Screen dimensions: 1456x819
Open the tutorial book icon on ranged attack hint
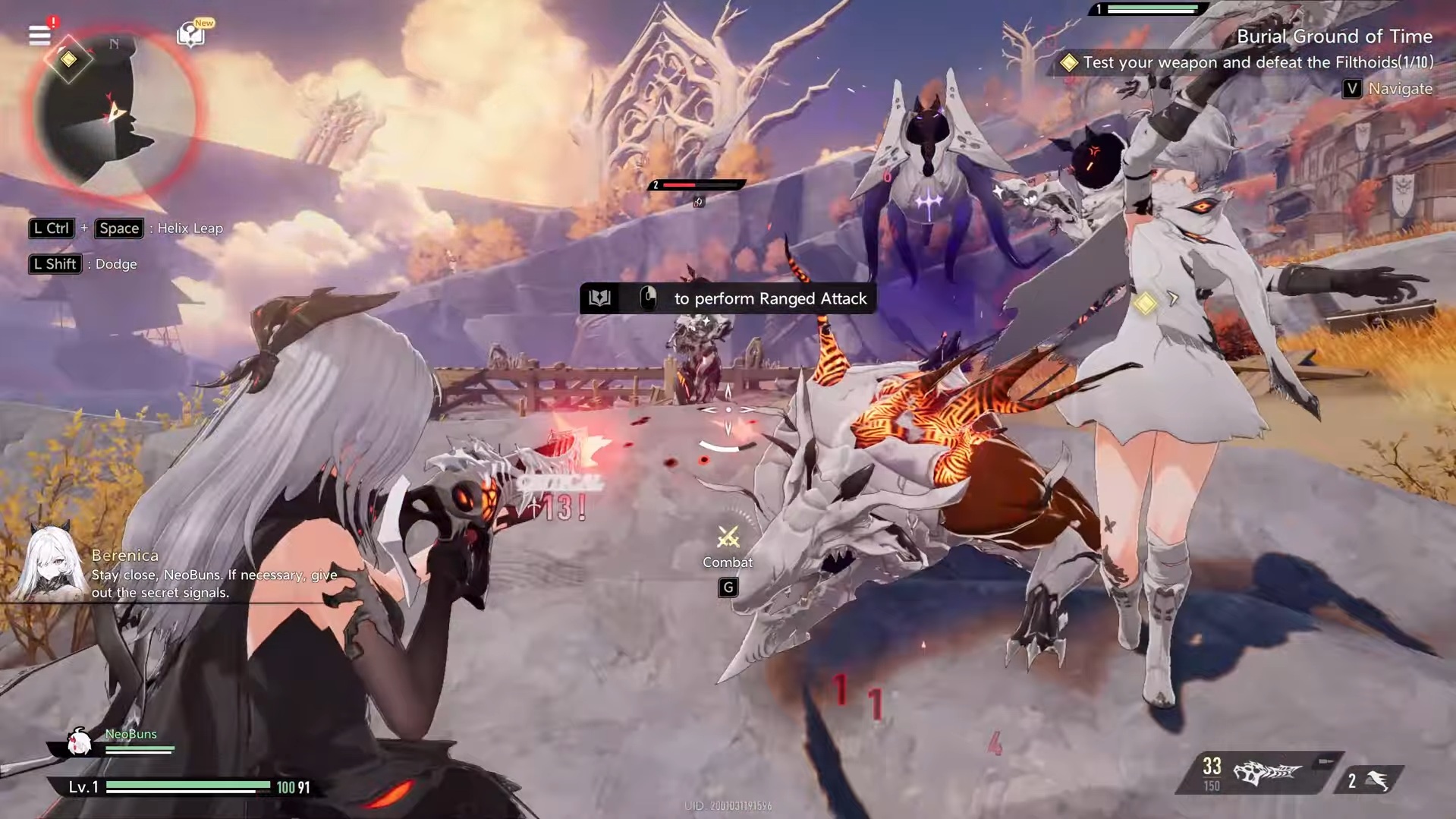pos(599,298)
